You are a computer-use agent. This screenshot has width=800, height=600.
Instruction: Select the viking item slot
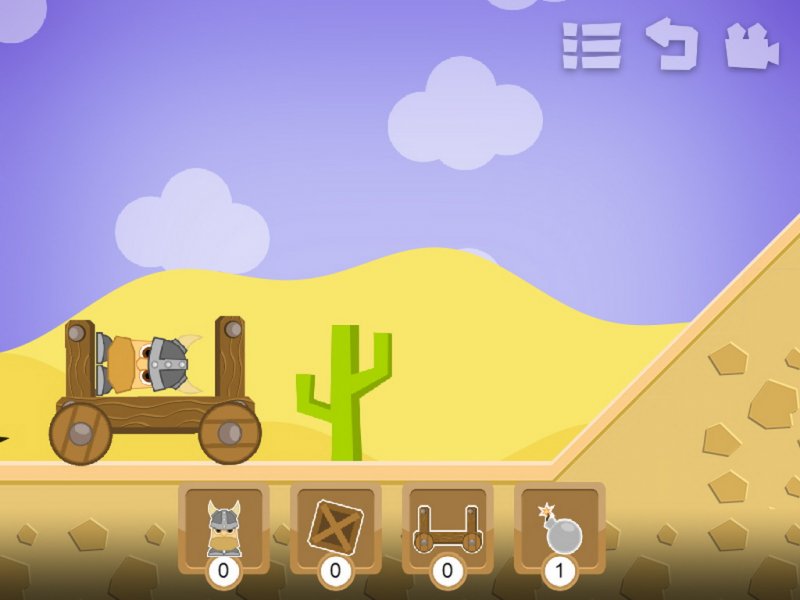pyautogui.click(x=223, y=529)
